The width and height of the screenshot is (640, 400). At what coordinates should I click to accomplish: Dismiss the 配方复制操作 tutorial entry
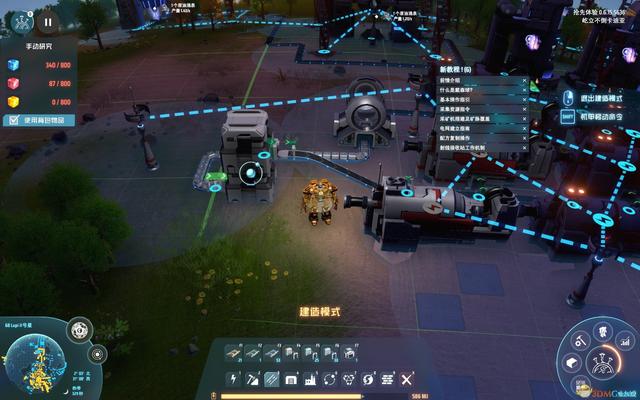coord(524,136)
